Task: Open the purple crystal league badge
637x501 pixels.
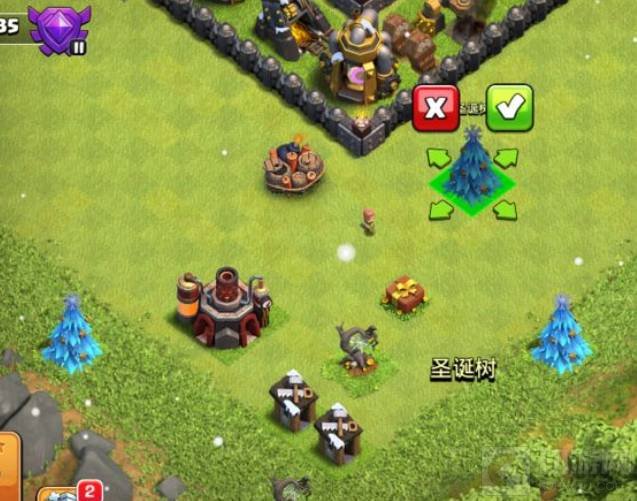Action: click(59, 28)
